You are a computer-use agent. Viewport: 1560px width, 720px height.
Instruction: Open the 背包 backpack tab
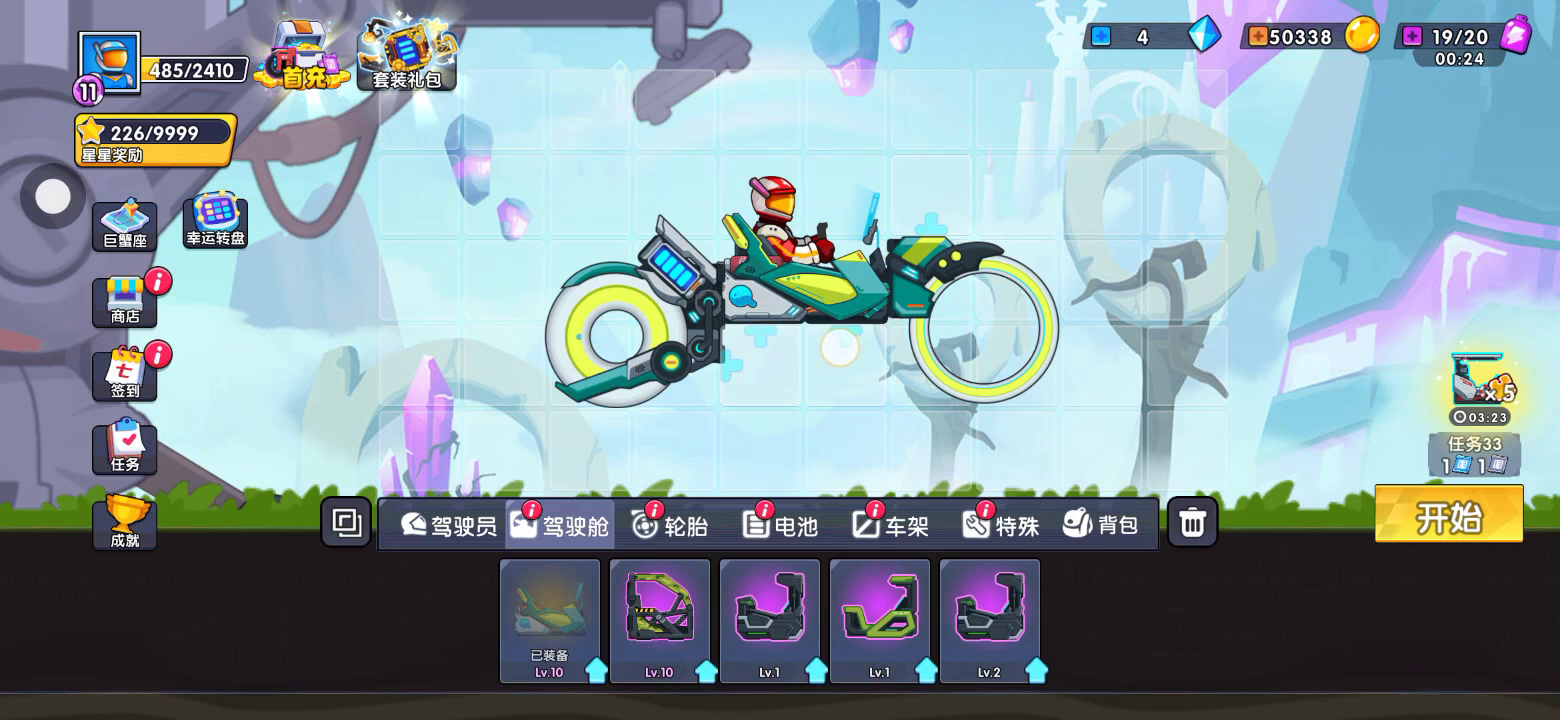point(1101,524)
